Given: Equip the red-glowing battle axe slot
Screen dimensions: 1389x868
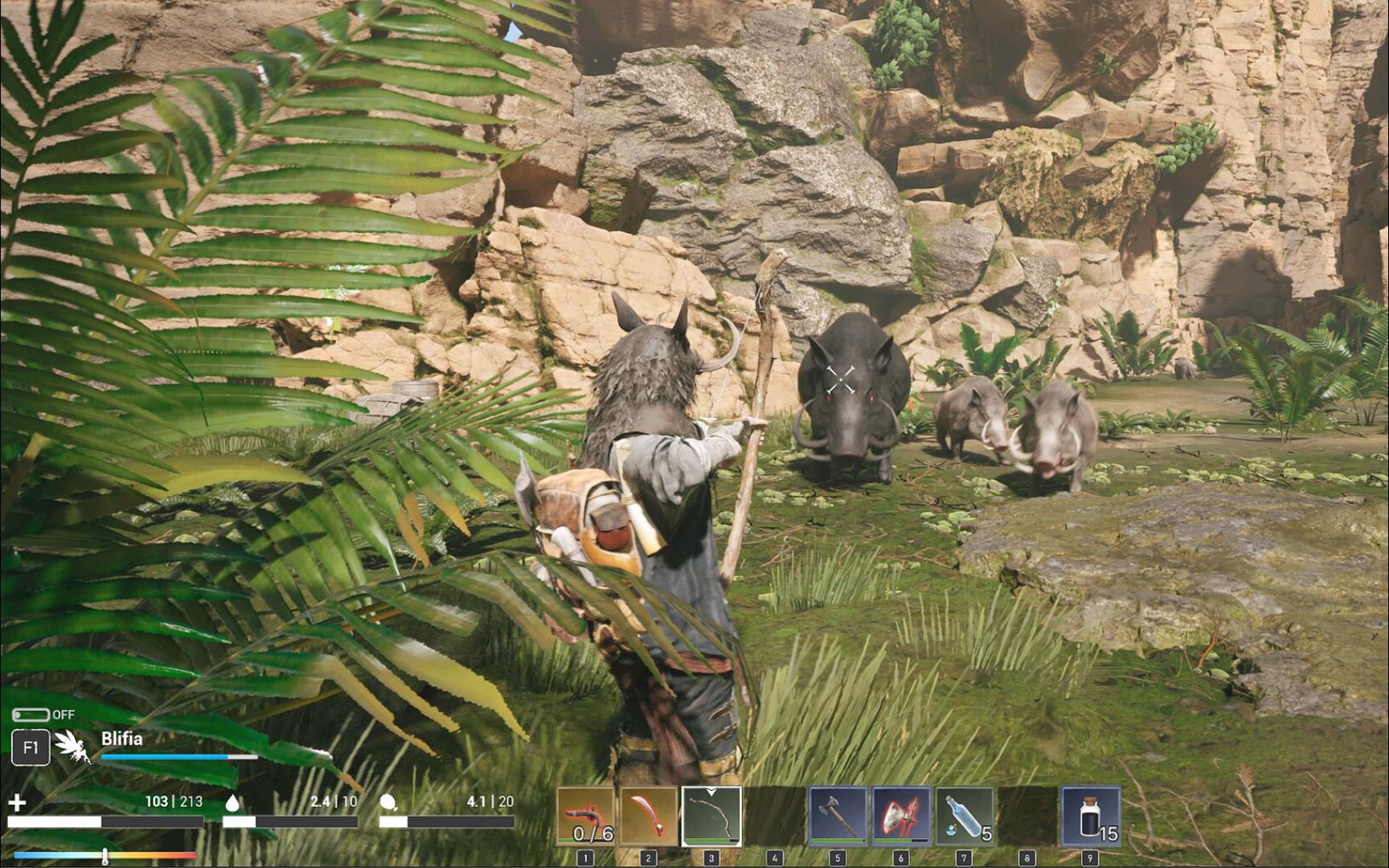Looking at the screenshot, I should click(x=900, y=817).
